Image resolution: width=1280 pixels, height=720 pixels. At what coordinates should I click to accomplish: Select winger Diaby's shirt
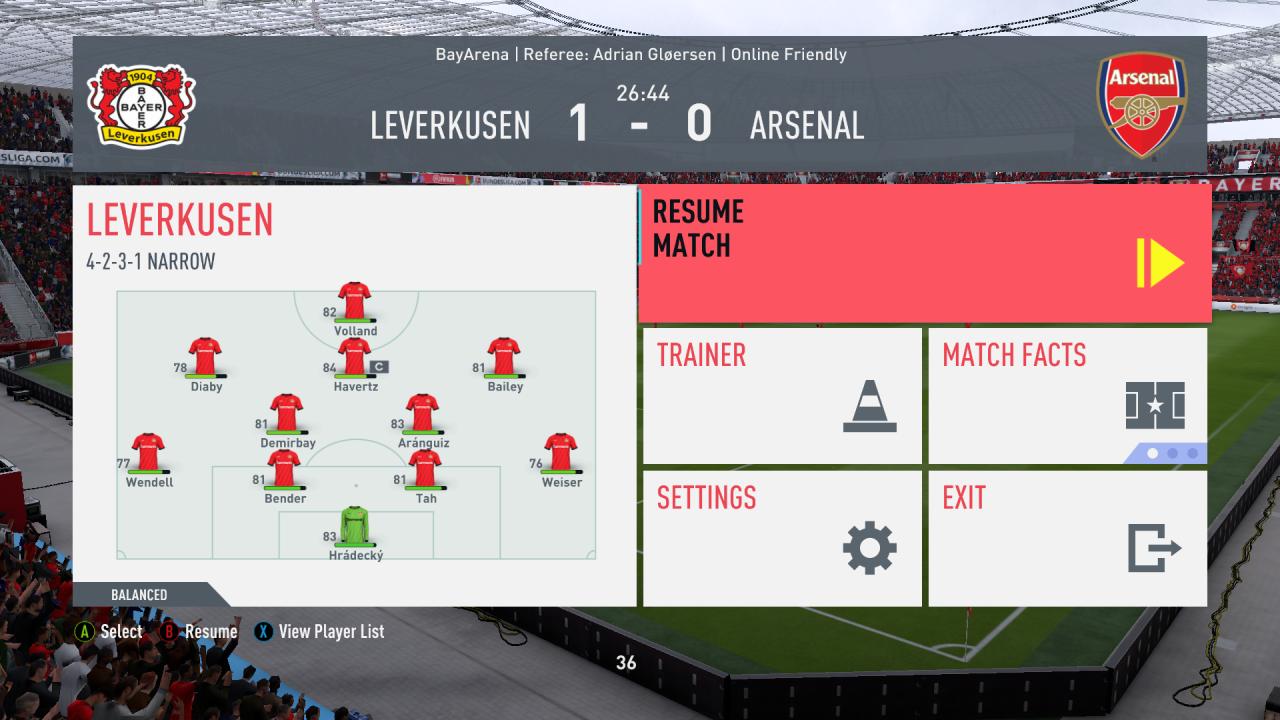[205, 356]
